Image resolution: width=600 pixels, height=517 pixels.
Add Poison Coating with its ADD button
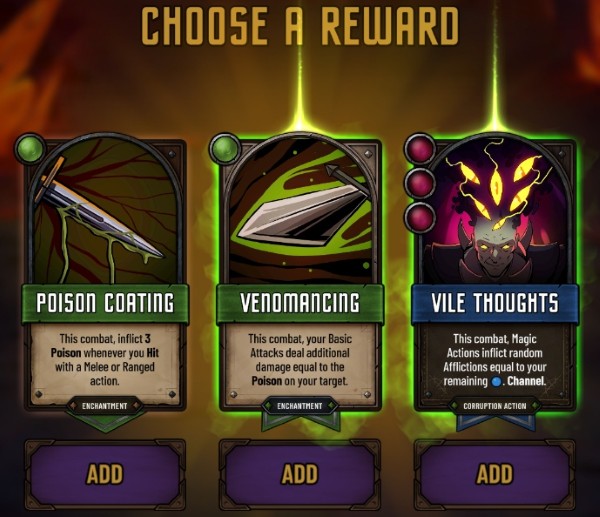pos(105,473)
